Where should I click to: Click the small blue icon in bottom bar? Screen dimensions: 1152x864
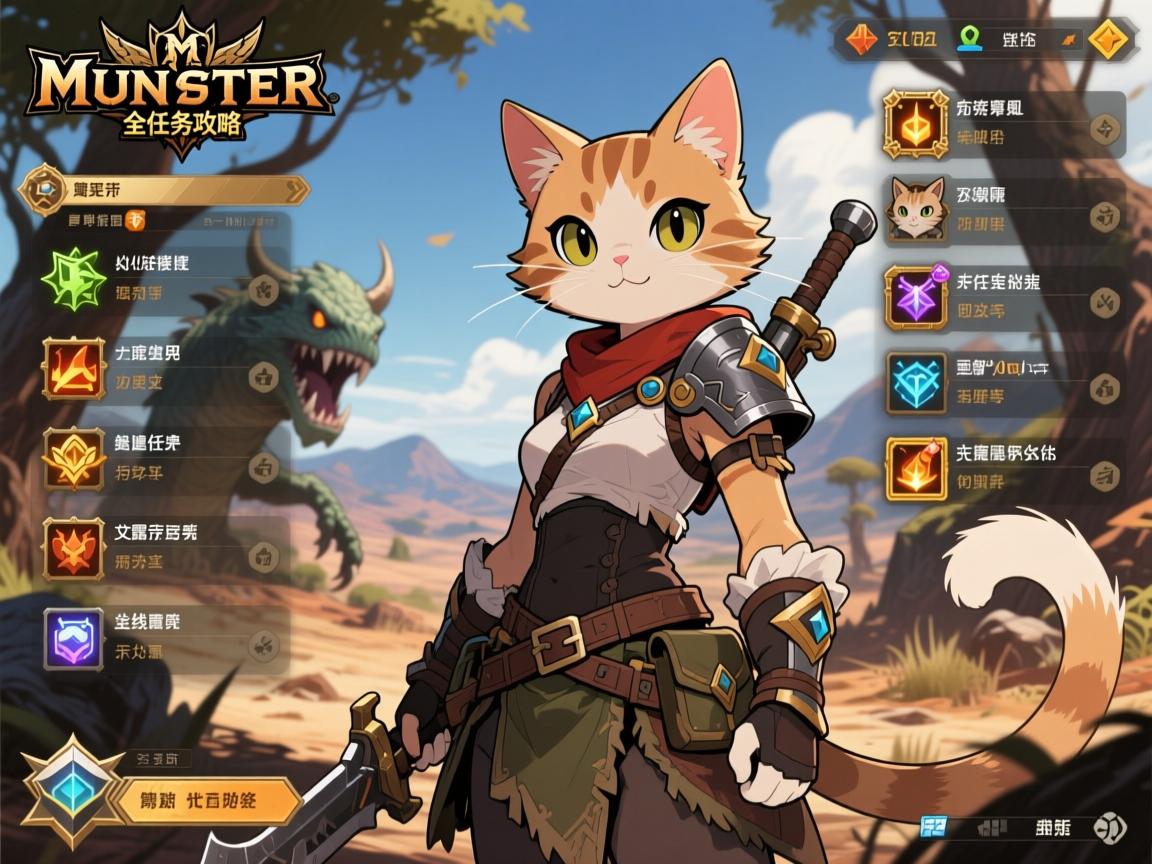(x=933, y=827)
